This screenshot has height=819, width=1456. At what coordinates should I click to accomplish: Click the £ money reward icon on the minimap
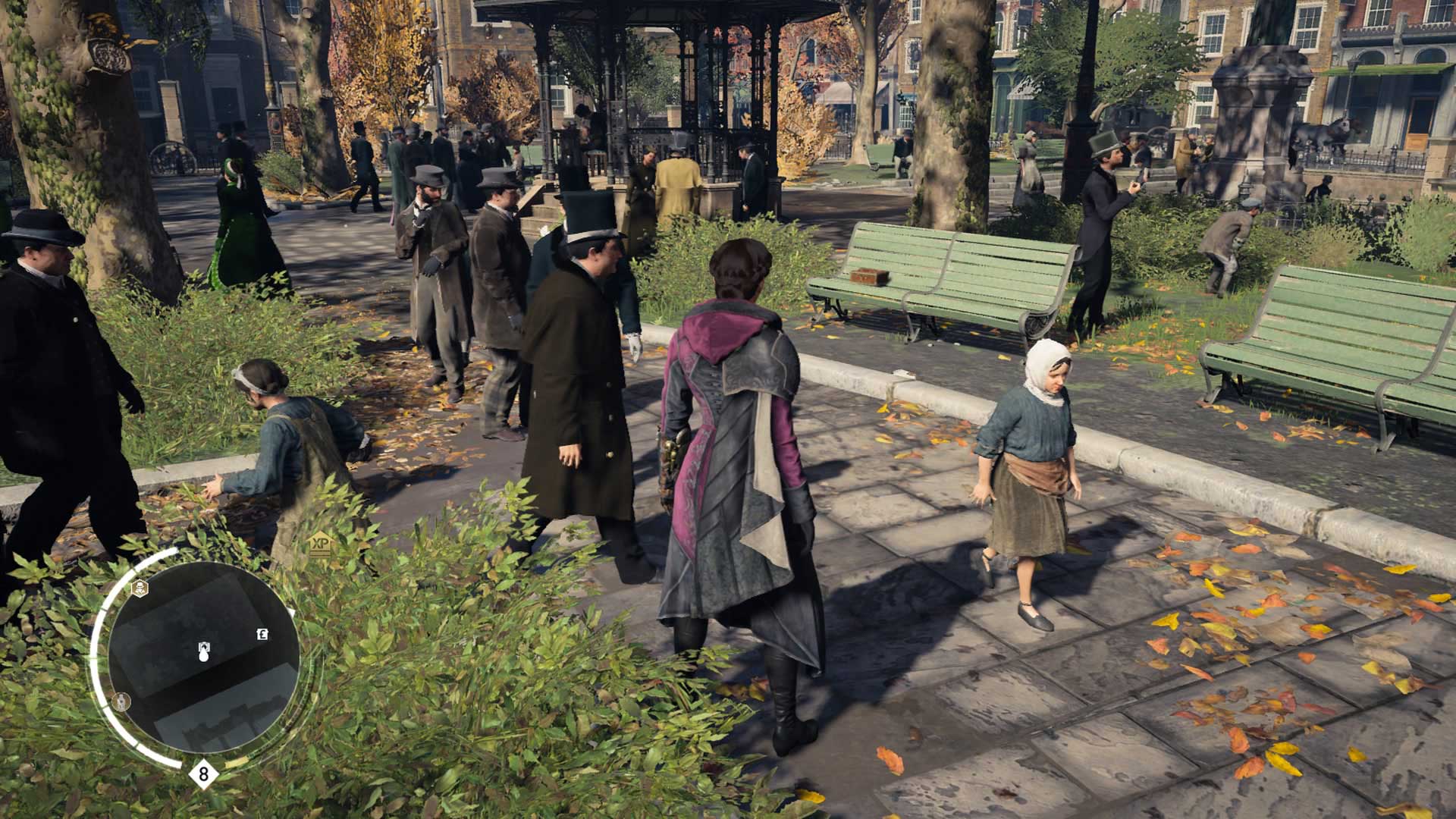pos(262,634)
